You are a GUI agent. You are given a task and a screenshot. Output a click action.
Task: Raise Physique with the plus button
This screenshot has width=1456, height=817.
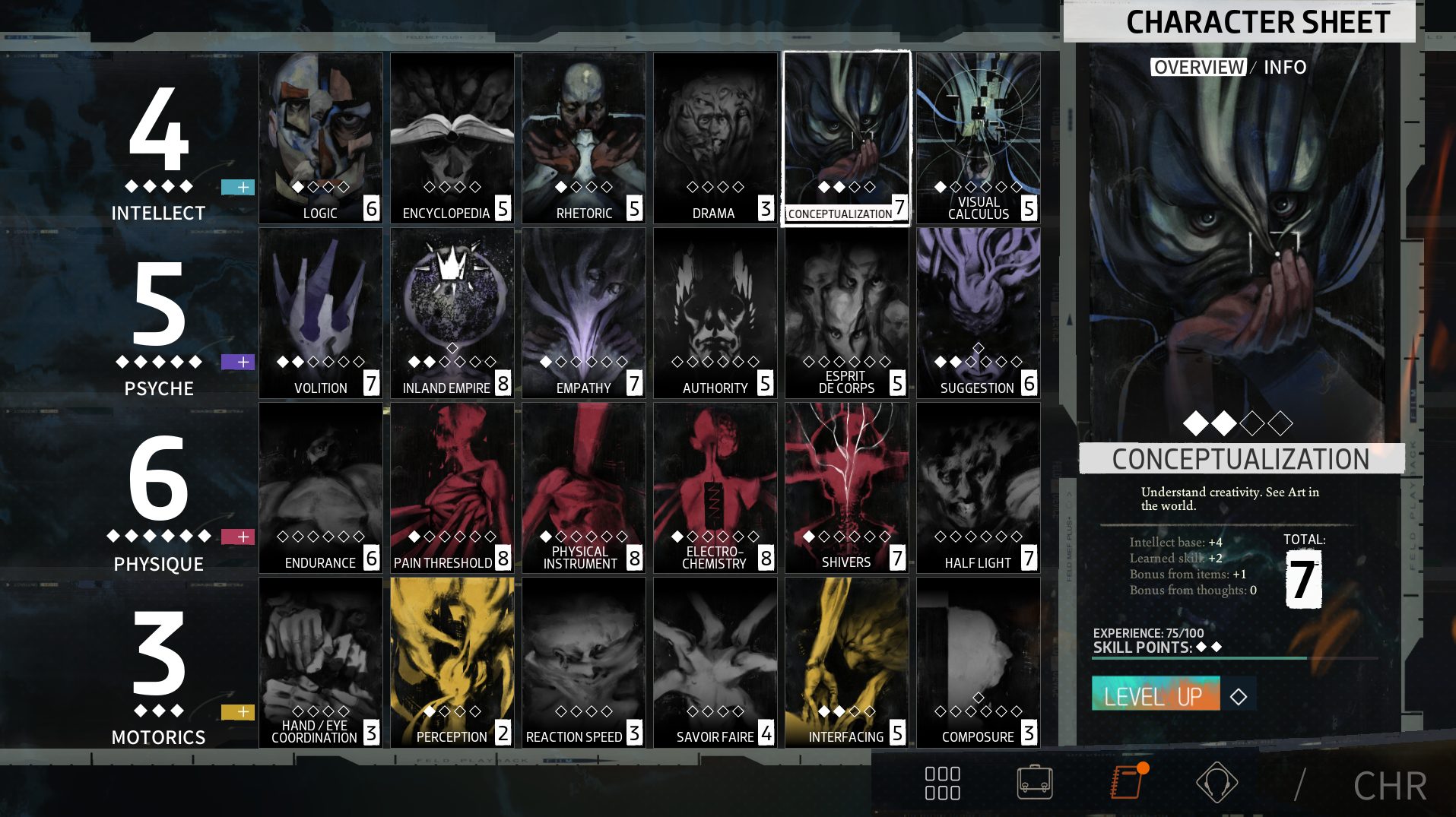[x=238, y=537]
